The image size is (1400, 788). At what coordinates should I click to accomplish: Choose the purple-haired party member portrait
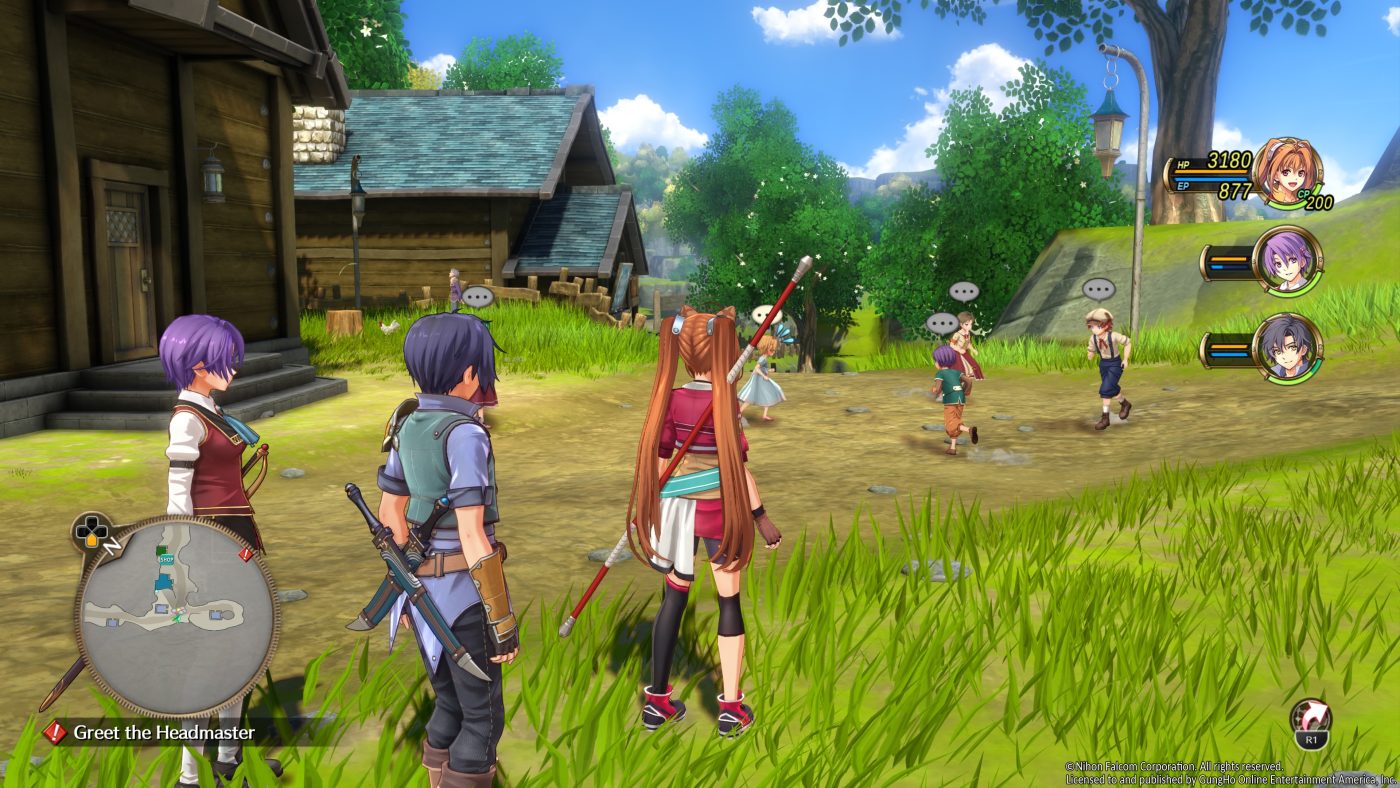point(1287,261)
